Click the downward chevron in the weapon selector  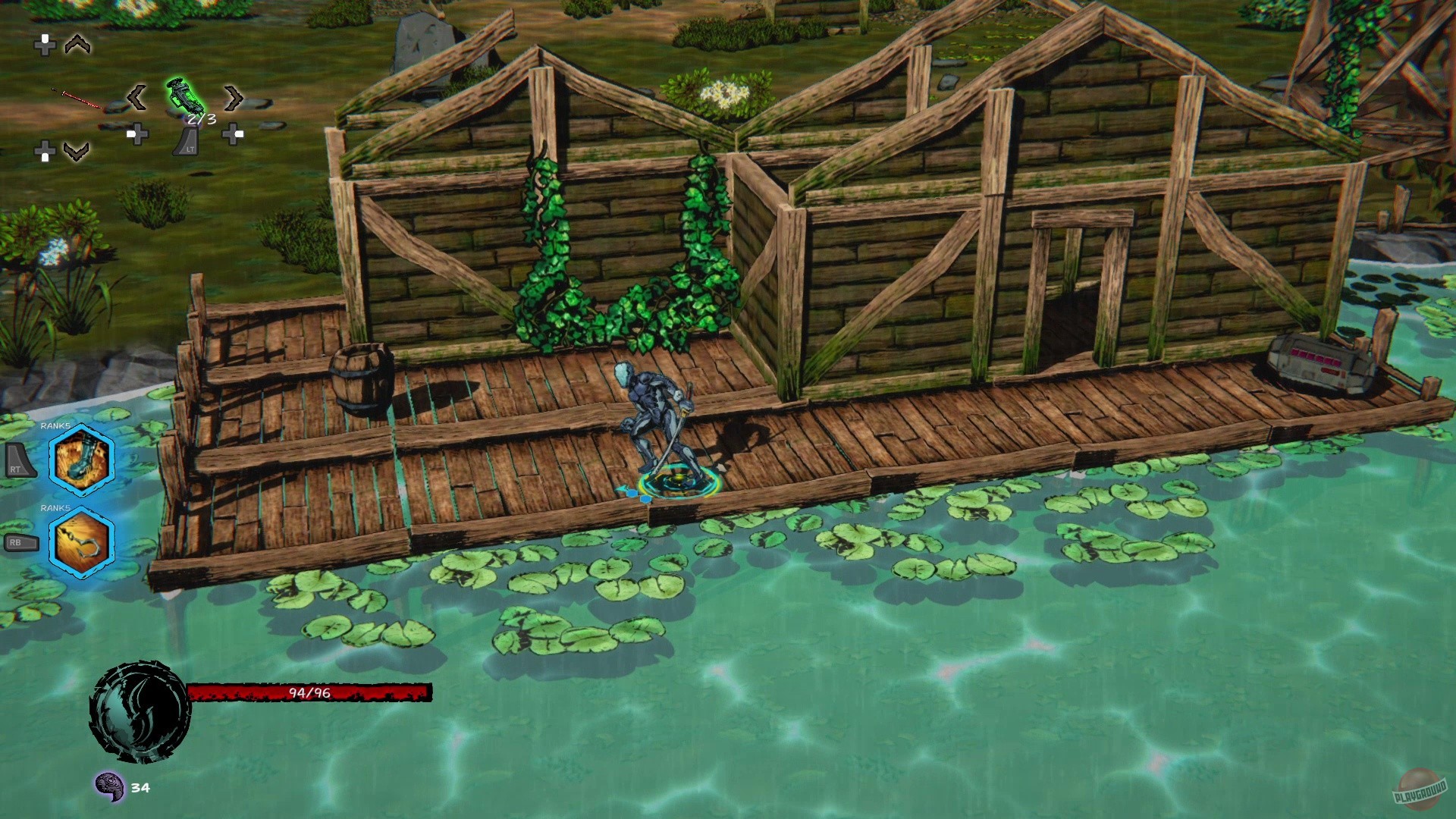point(76,150)
